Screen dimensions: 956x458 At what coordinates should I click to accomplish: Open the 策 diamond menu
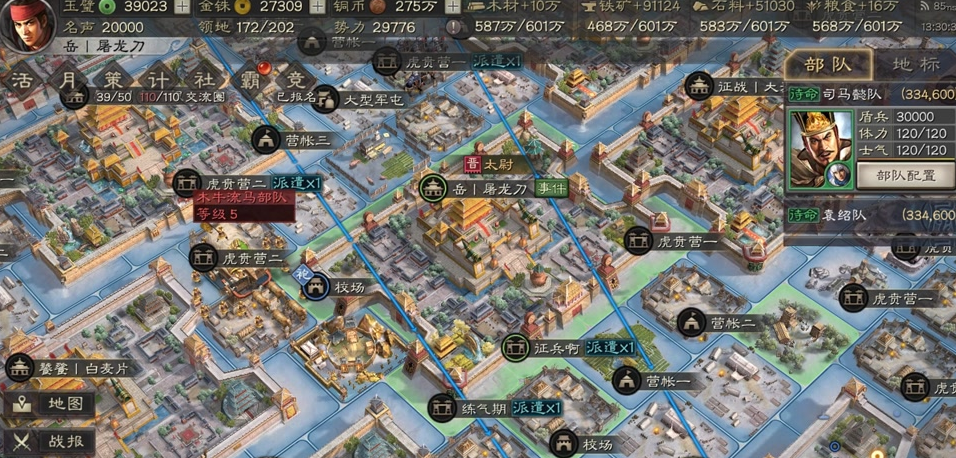tap(117, 81)
